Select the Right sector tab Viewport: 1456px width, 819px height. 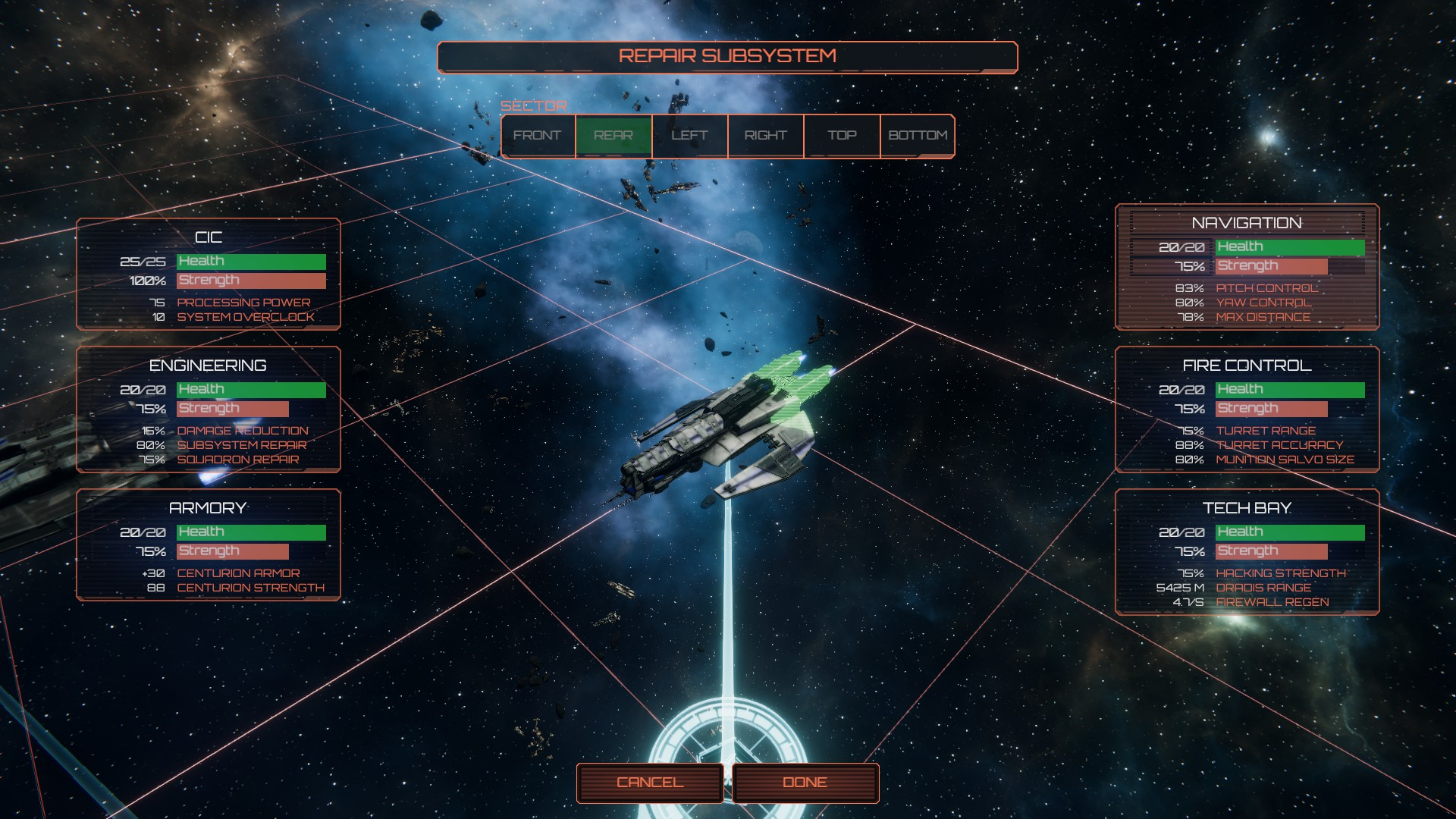tap(765, 136)
